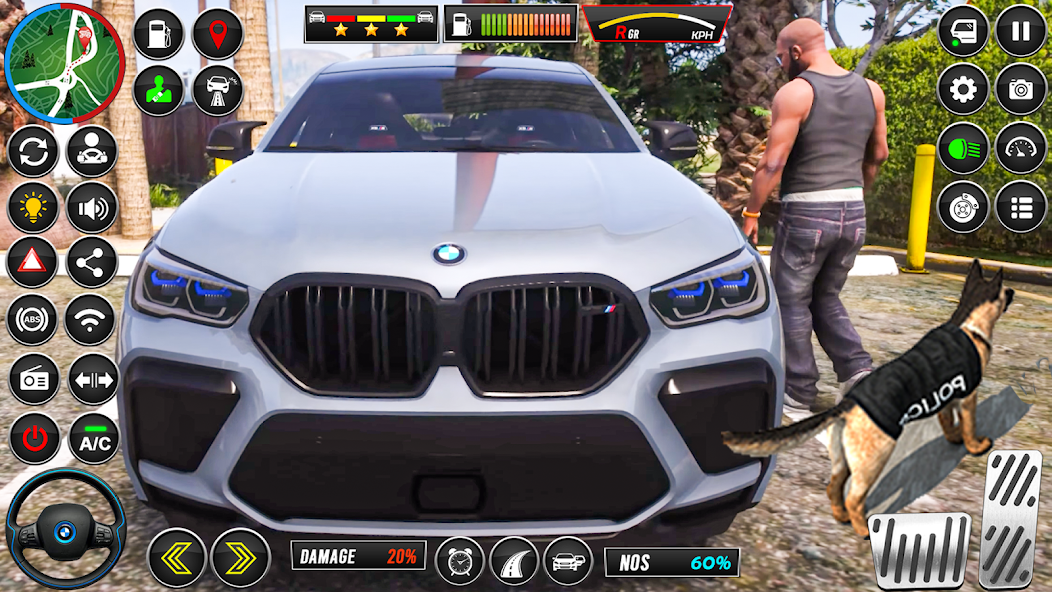Viewport: 1052px width, 592px height.
Task: Select the brake disc icon
Action: click(963, 207)
